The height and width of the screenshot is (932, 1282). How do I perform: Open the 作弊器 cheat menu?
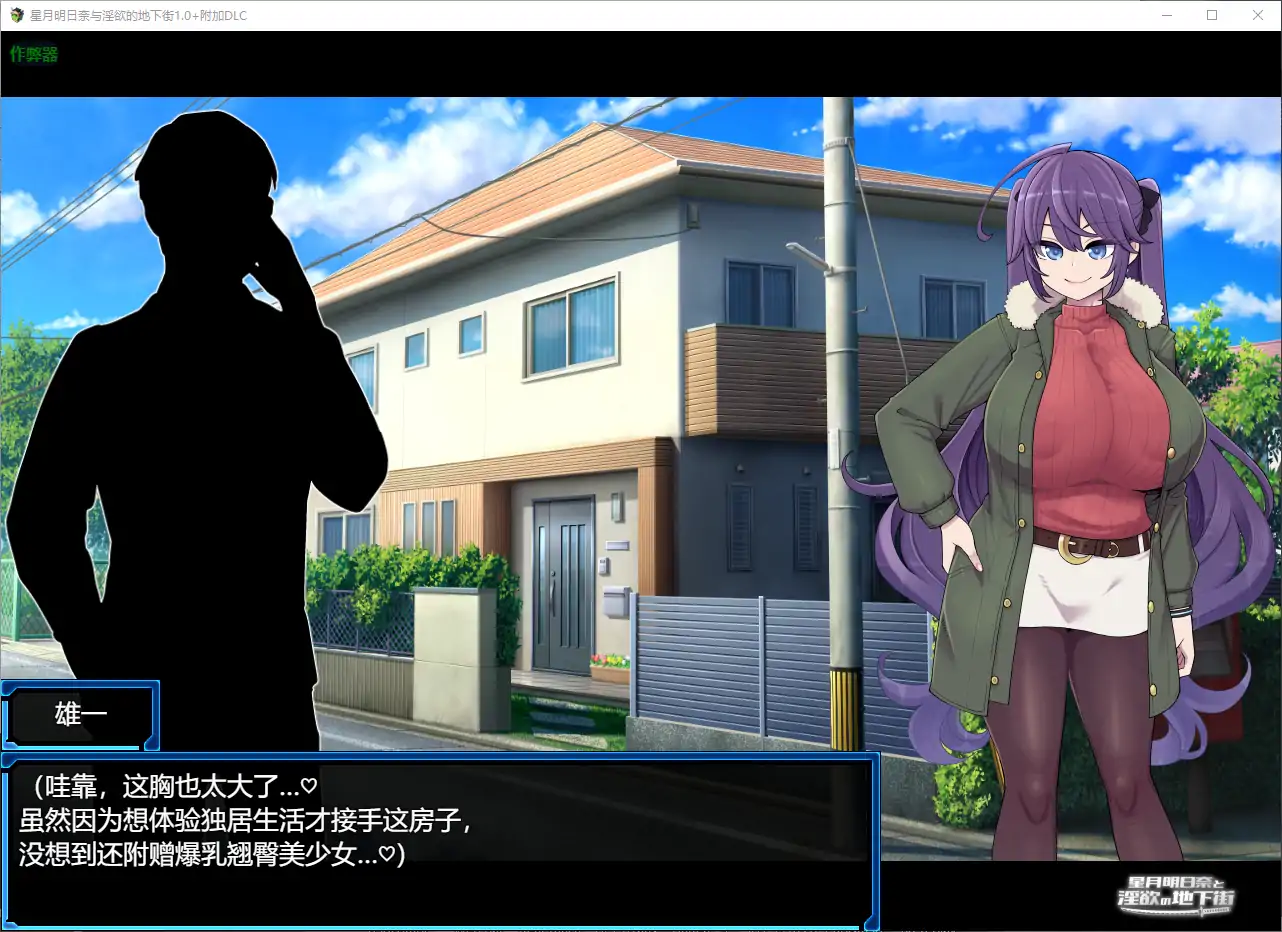(x=34, y=55)
